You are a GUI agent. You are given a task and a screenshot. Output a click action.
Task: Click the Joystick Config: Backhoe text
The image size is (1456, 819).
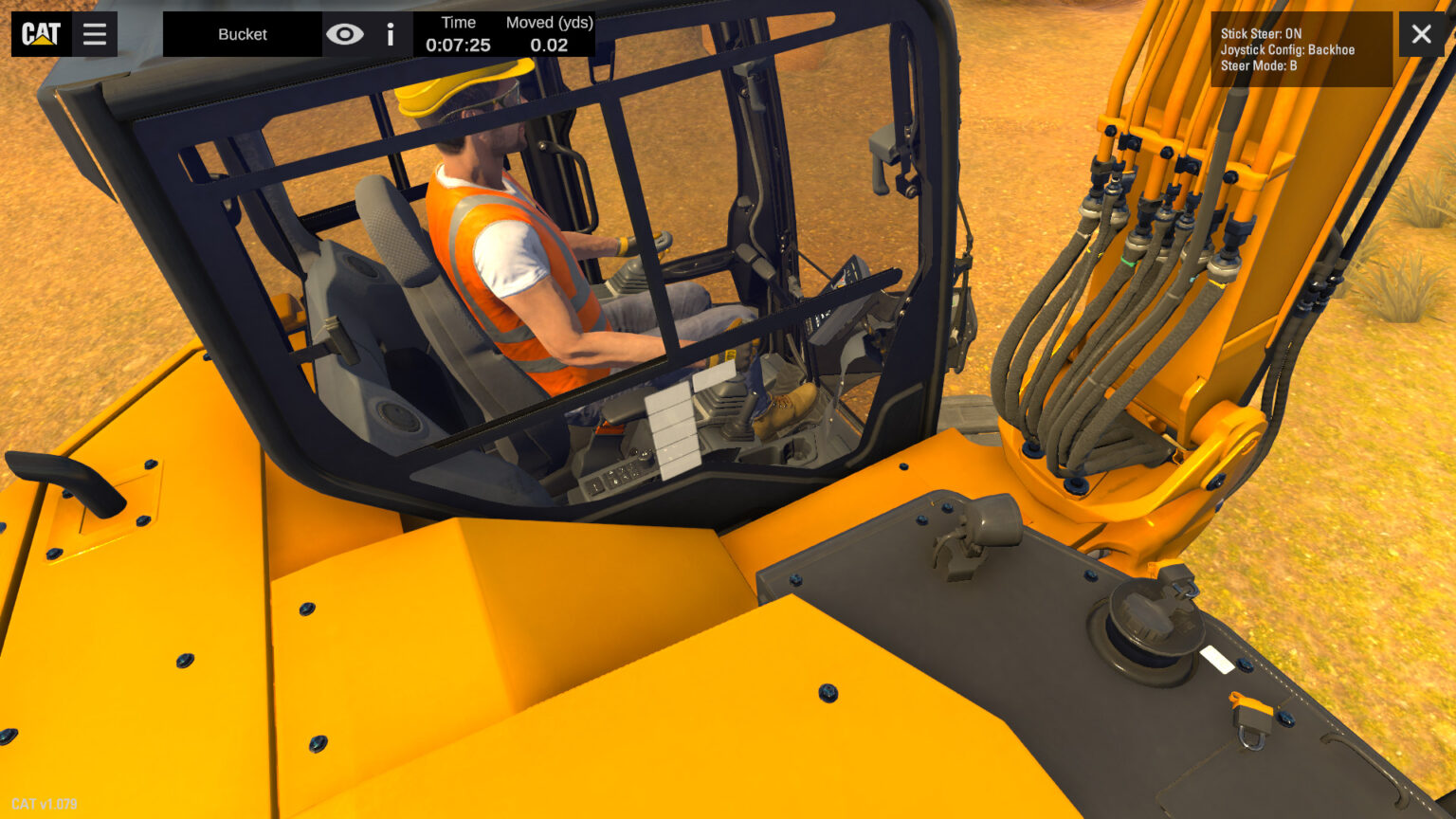coord(1287,49)
